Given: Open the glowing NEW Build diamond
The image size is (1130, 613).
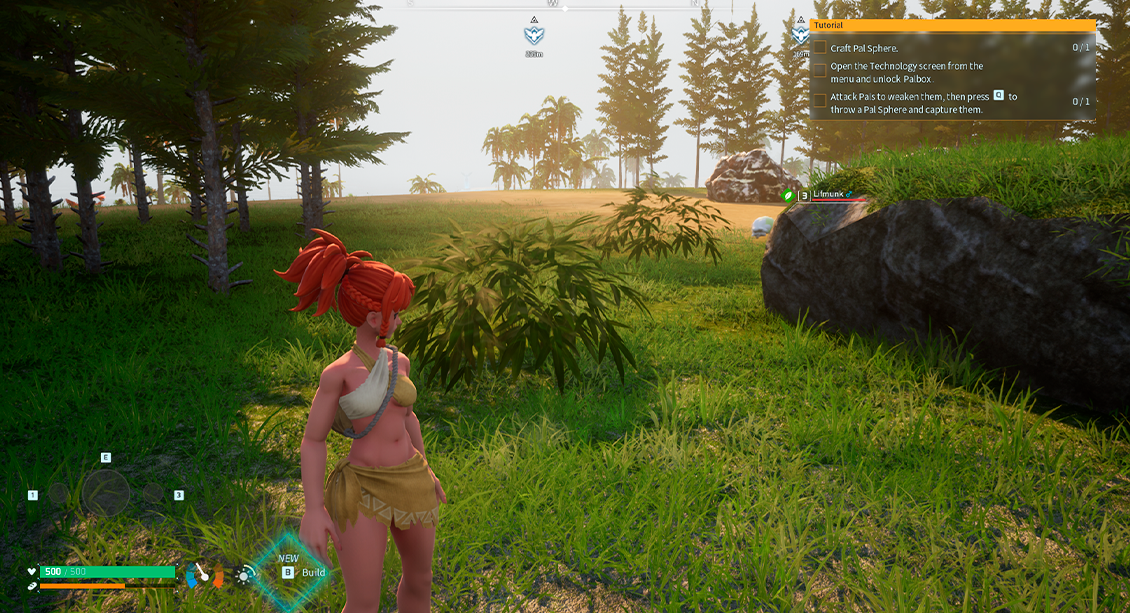Looking at the screenshot, I should click(x=290, y=570).
